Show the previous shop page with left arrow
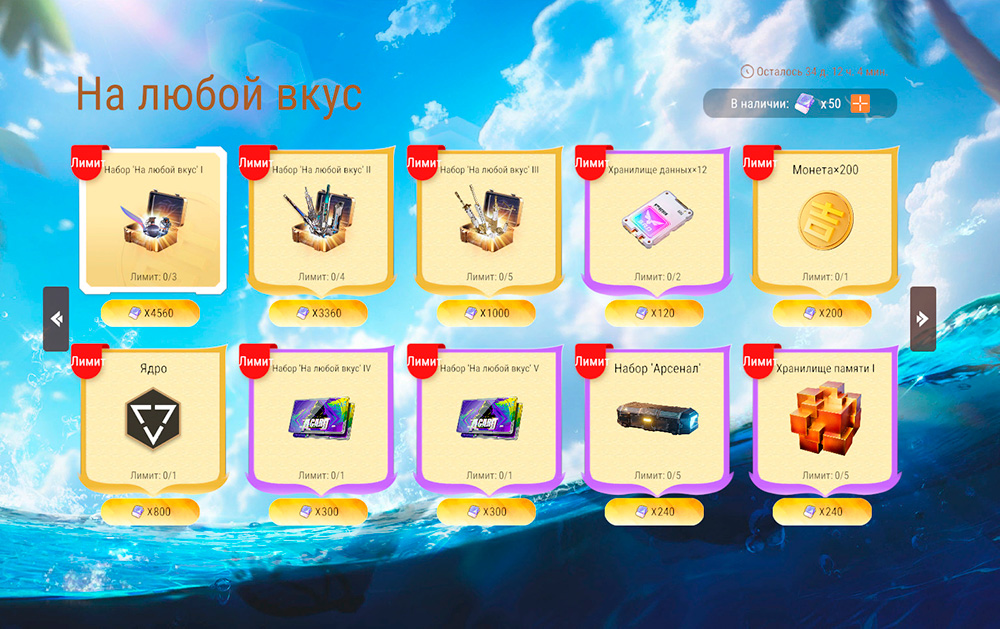Viewport: 1000px width, 629px height. pos(56,319)
